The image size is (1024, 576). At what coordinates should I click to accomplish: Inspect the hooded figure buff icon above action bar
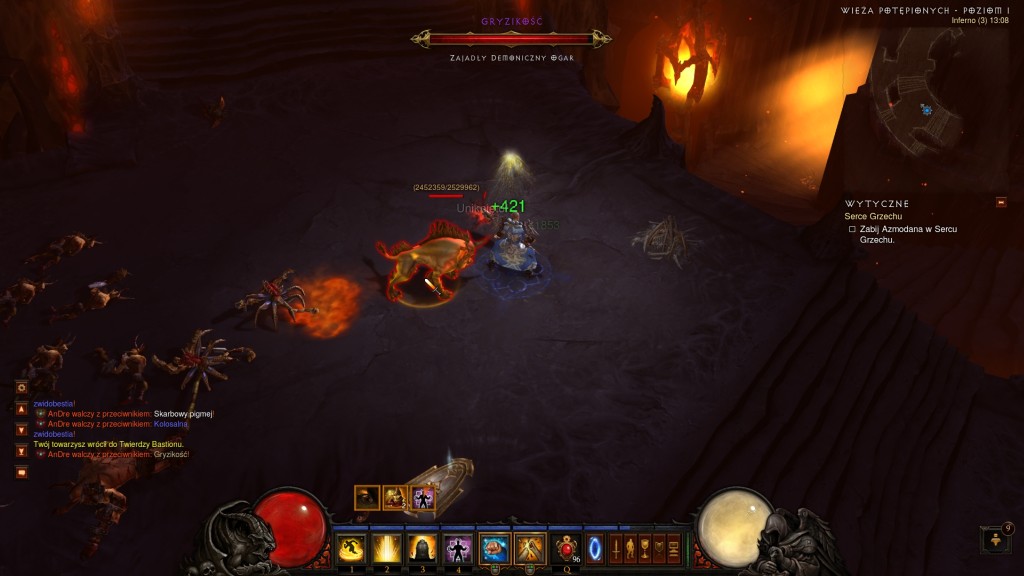pos(367,497)
